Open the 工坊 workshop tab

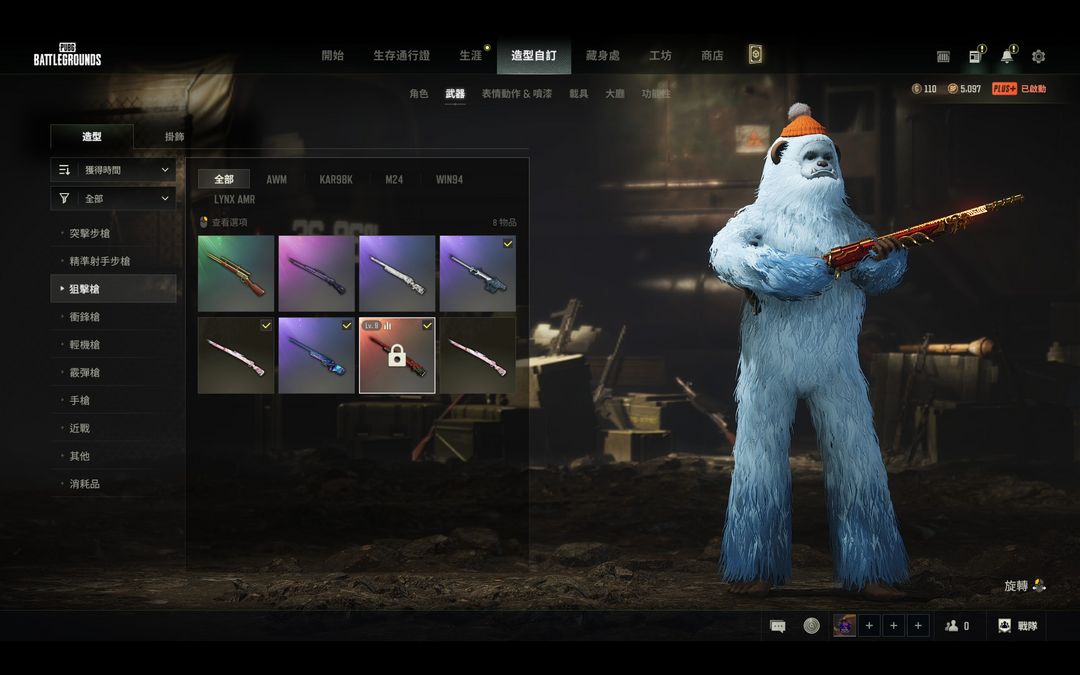tap(660, 56)
